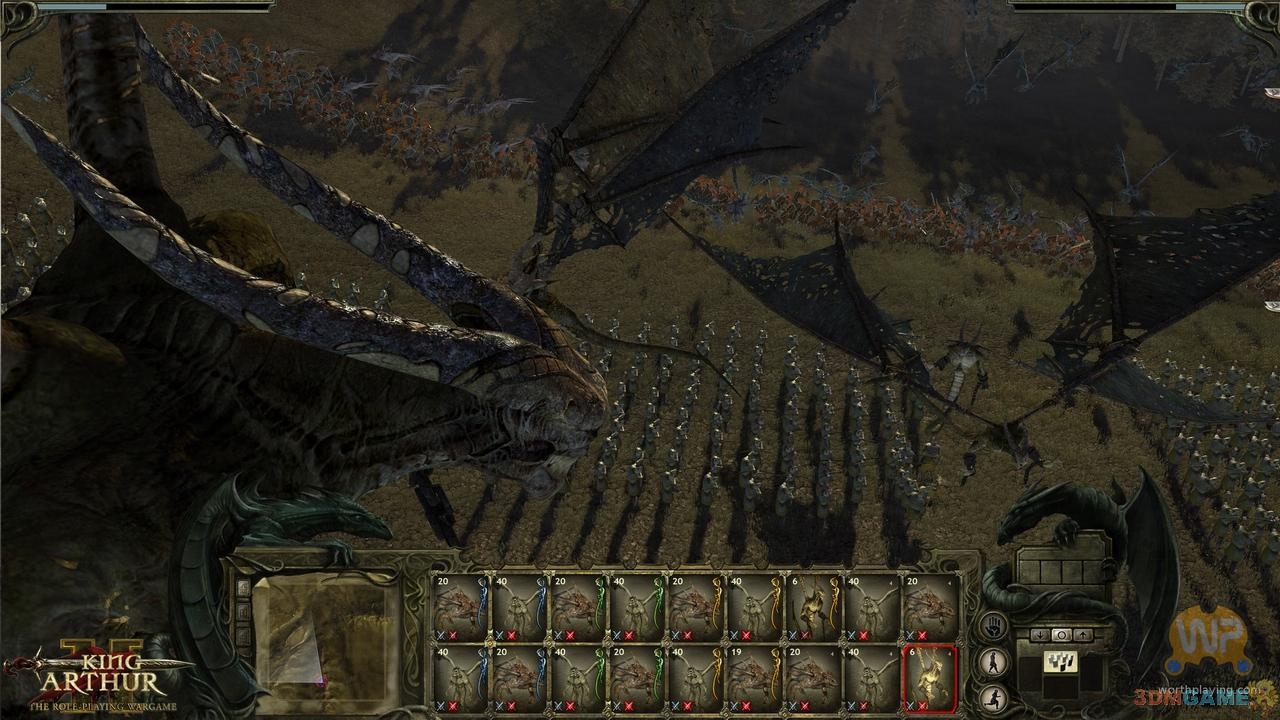Choose the 6-troop unit card with yellow ribbon
The height and width of the screenshot is (720, 1280).
point(813,606)
